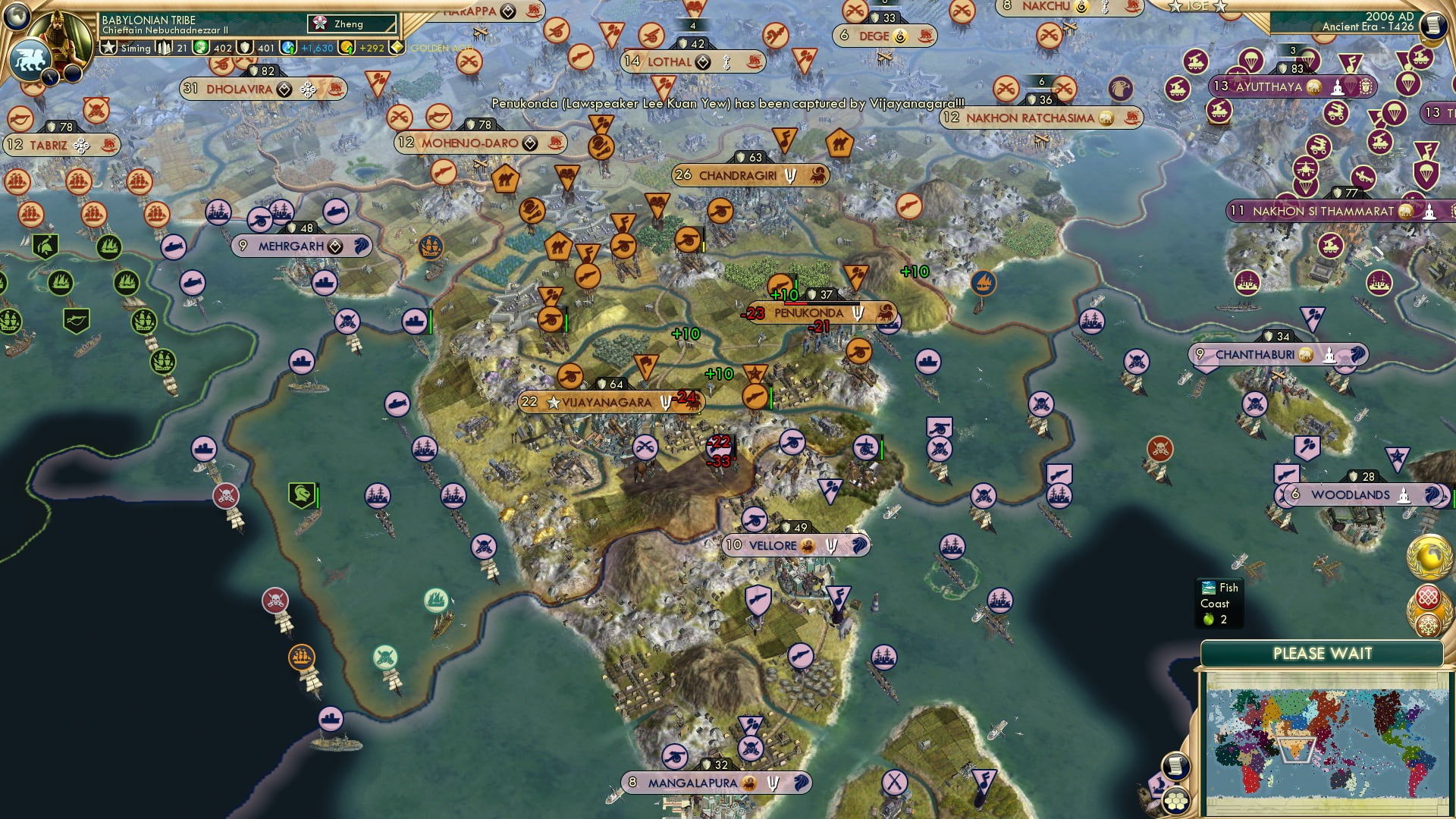Click the Golden Age diamond icon
Image resolution: width=1456 pixels, height=819 pixels.
coord(396,46)
